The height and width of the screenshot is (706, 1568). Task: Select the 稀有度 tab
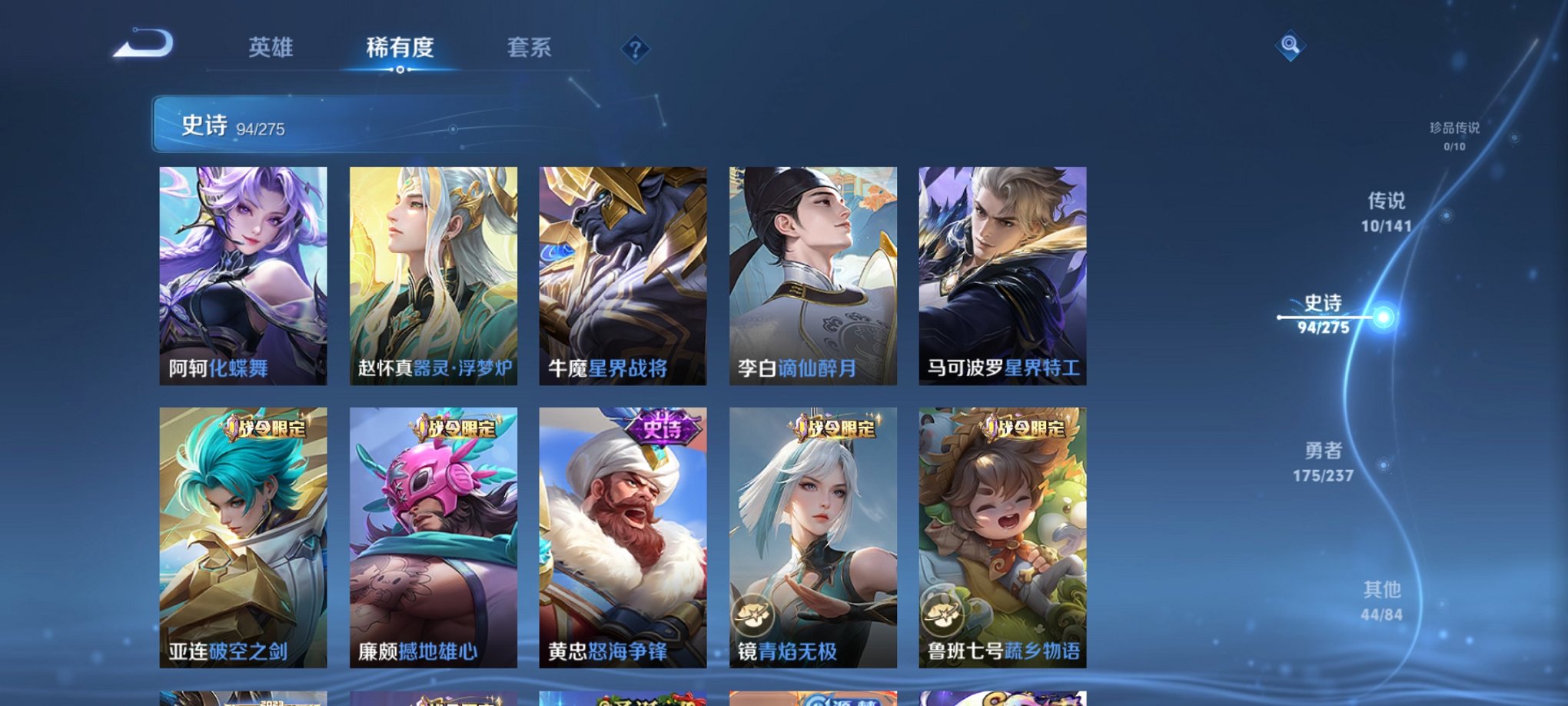[x=400, y=48]
